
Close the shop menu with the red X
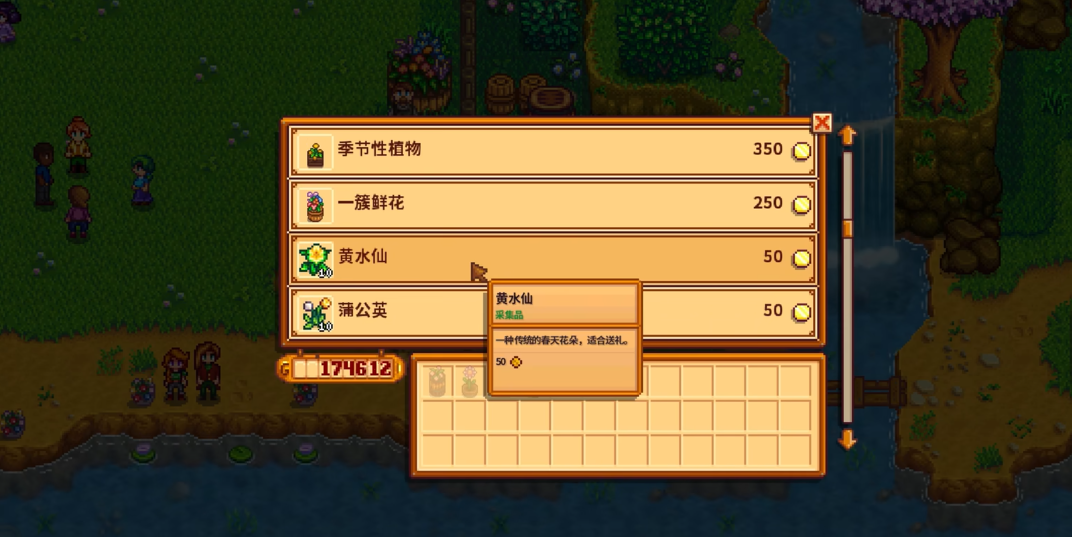[x=822, y=123]
